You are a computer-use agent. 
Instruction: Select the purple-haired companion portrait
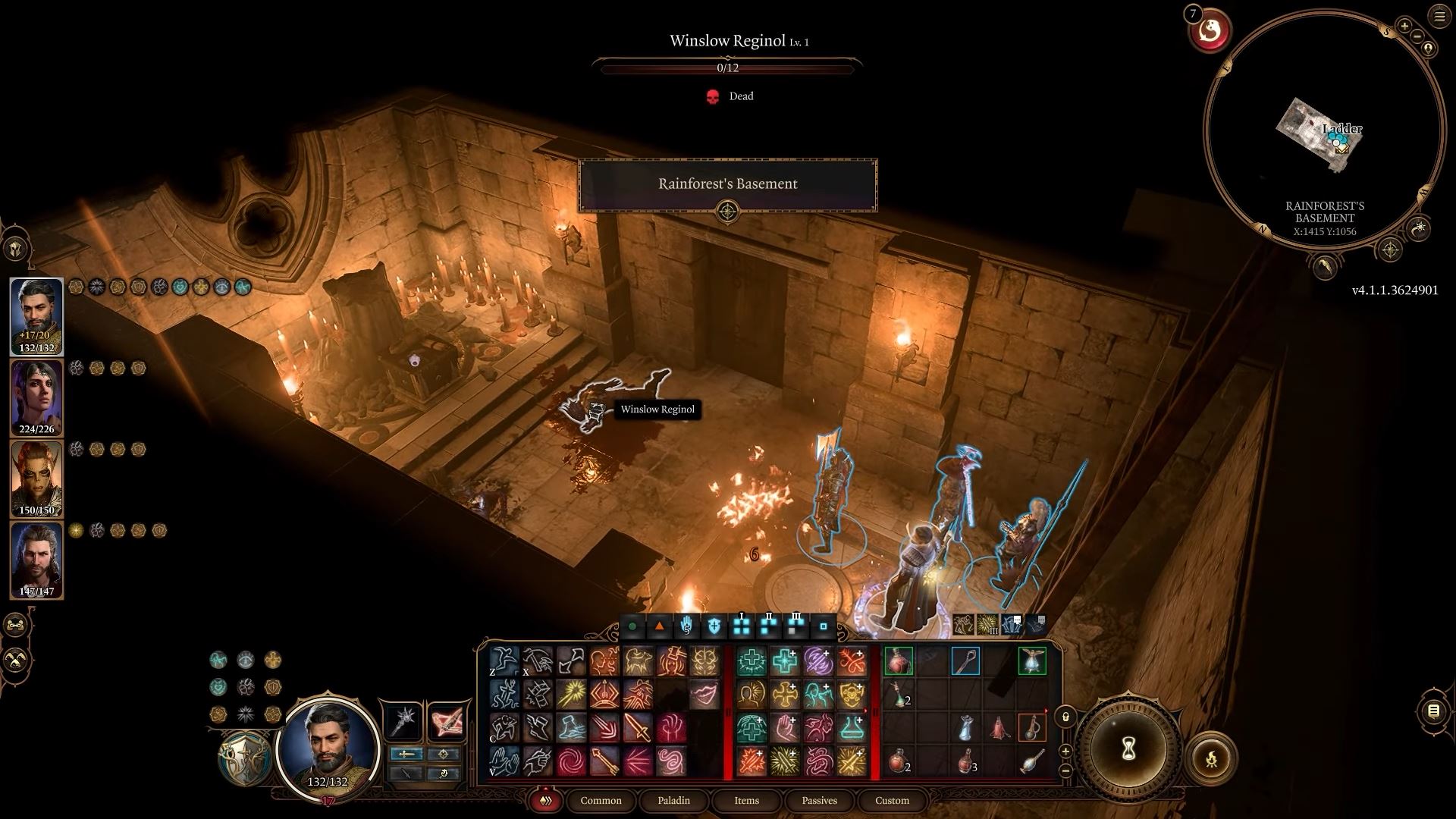(36, 397)
